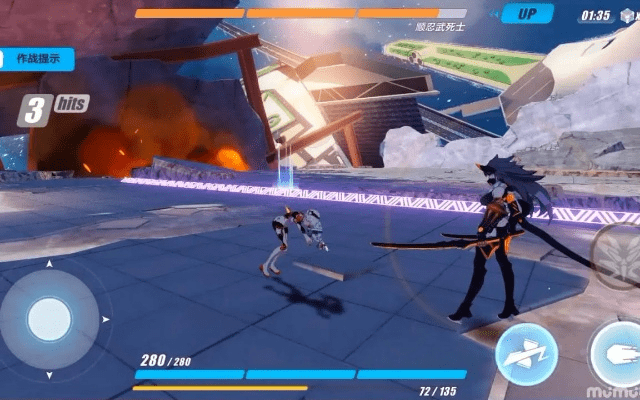This screenshot has height=400, width=640.
Task: Trigger the greyed-out ultimate skill emblem
Action: point(616,254)
